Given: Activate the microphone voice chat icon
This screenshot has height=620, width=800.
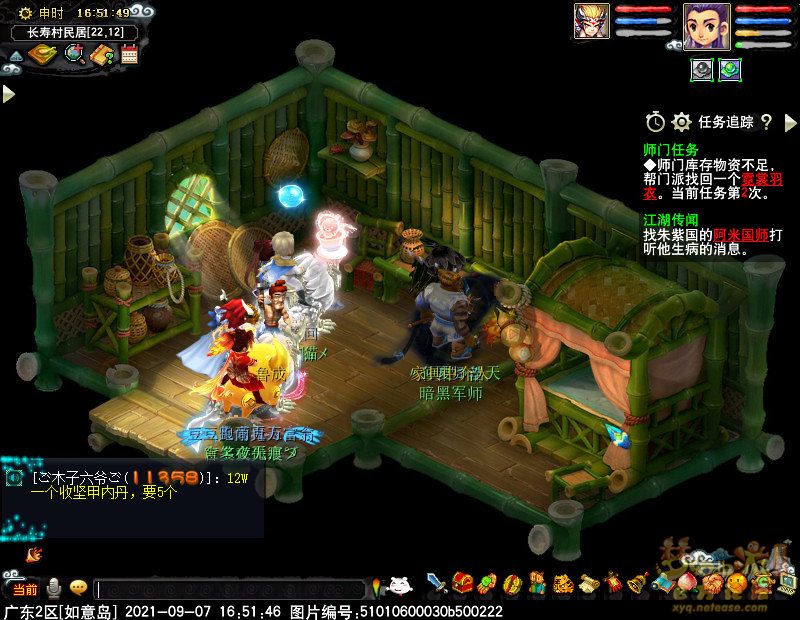Looking at the screenshot, I should [x=53, y=588].
